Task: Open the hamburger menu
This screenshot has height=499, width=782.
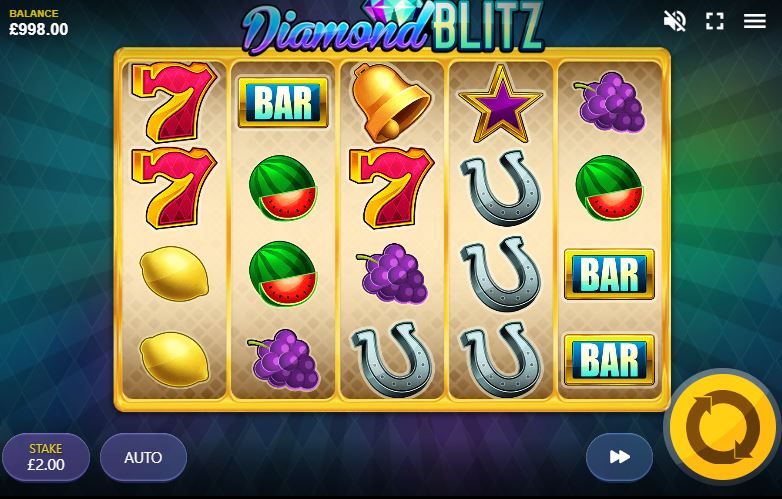Action: tap(755, 21)
